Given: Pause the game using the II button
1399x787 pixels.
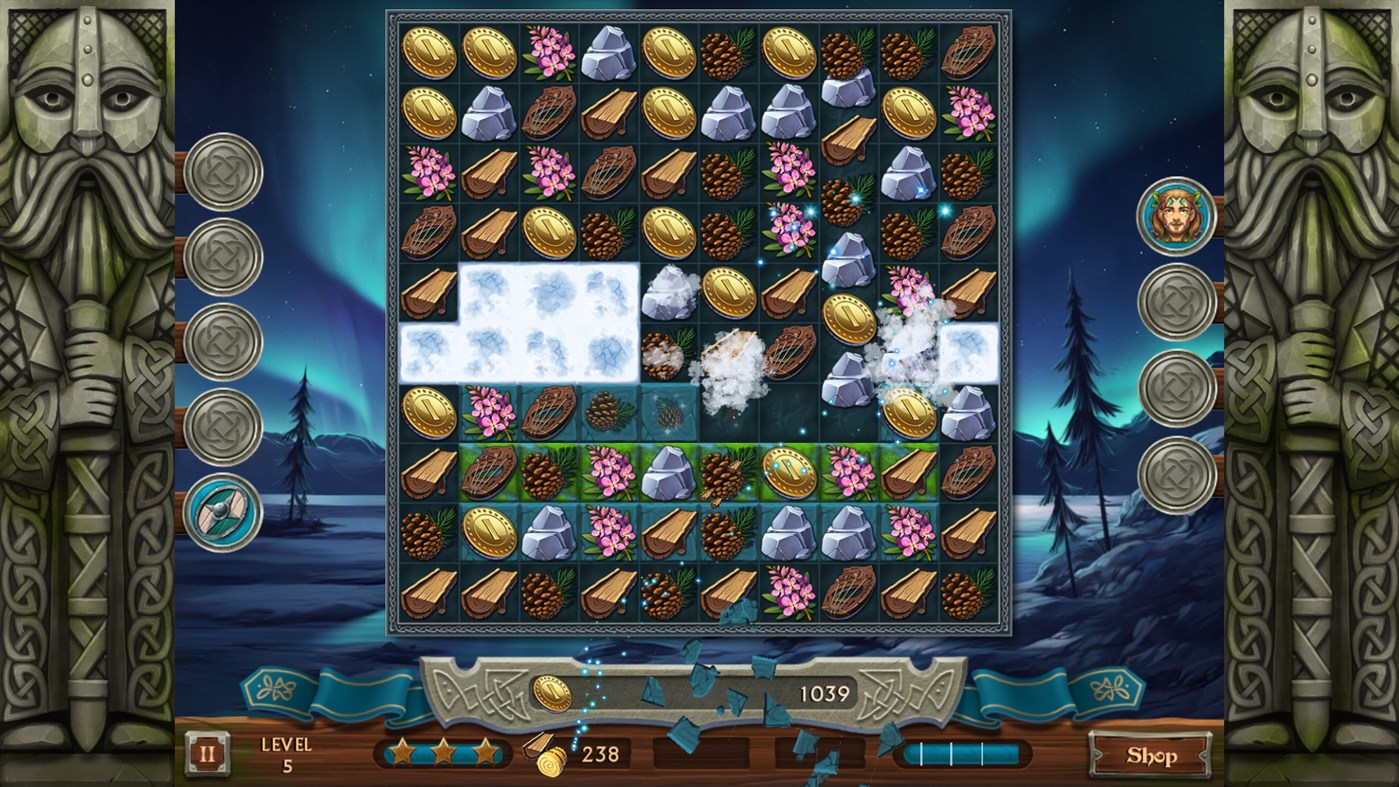Looking at the screenshot, I should [x=205, y=753].
